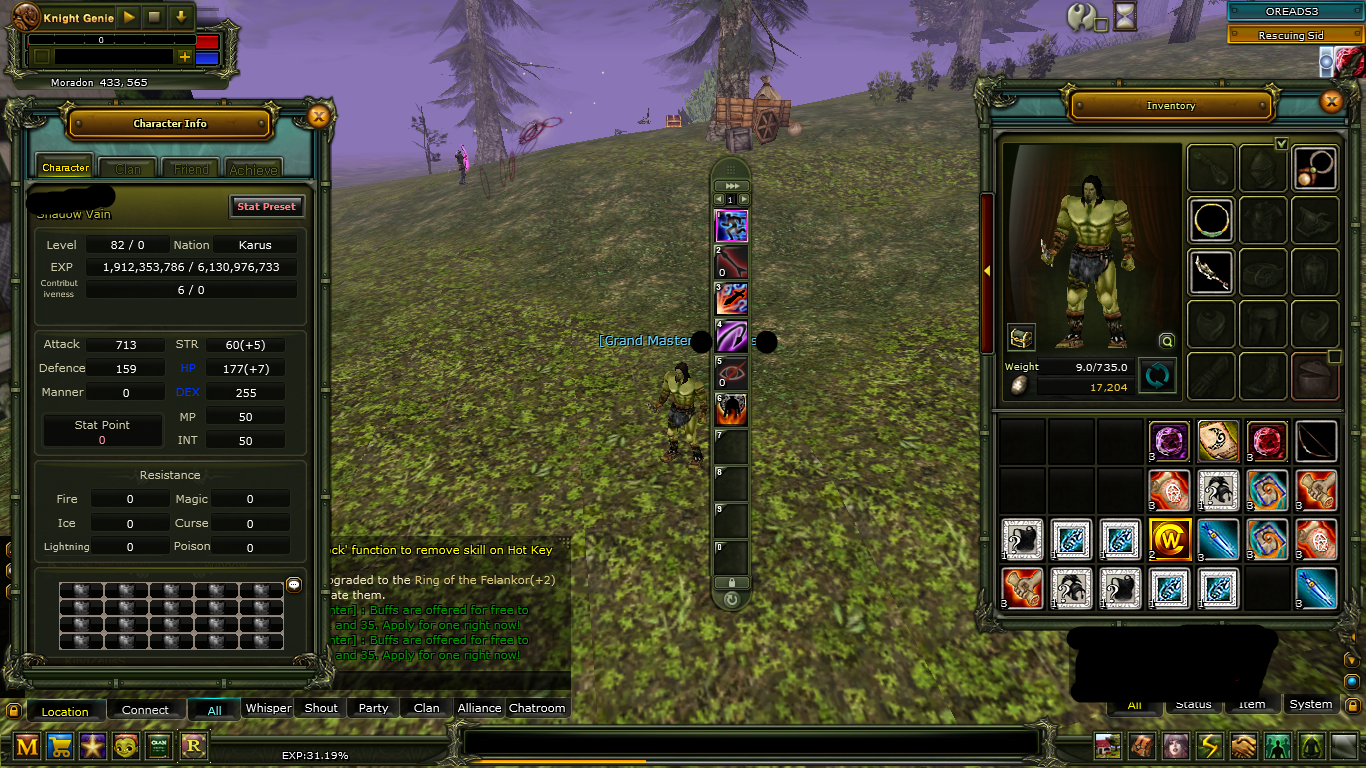Click the right arrow to change hotkey bar page
The width and height of the screenshot is (1366, 768).
744,199
